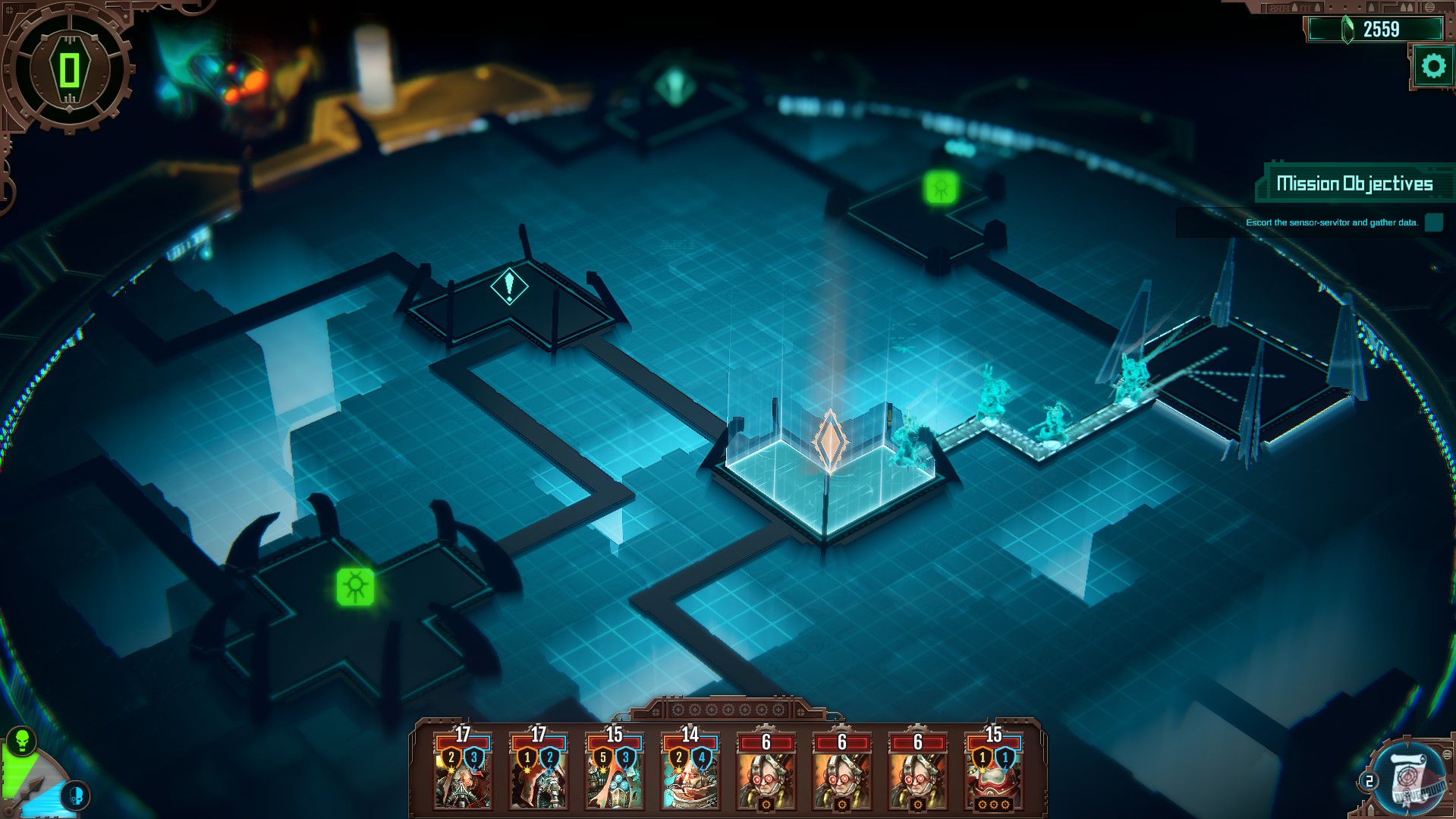Click the exclamation point event tile

tap(510, 287)
